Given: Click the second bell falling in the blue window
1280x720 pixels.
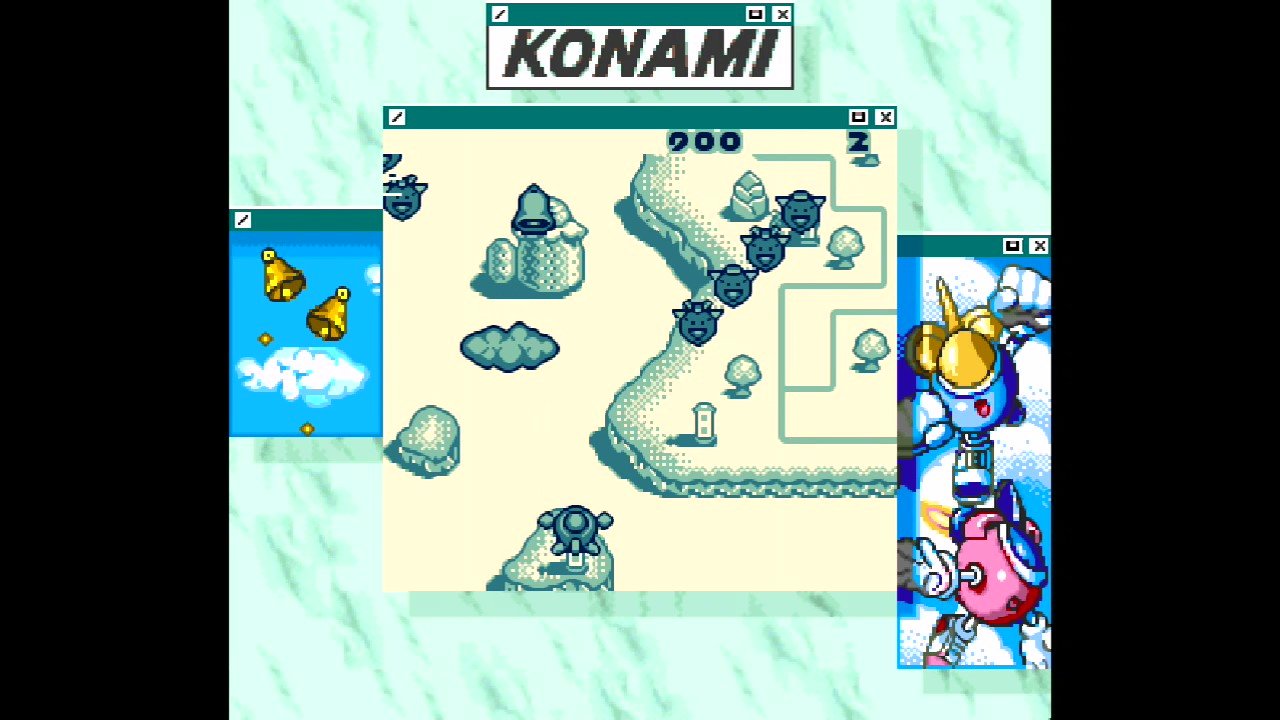Looking at the screenshot, I should (x=331, y=313).
